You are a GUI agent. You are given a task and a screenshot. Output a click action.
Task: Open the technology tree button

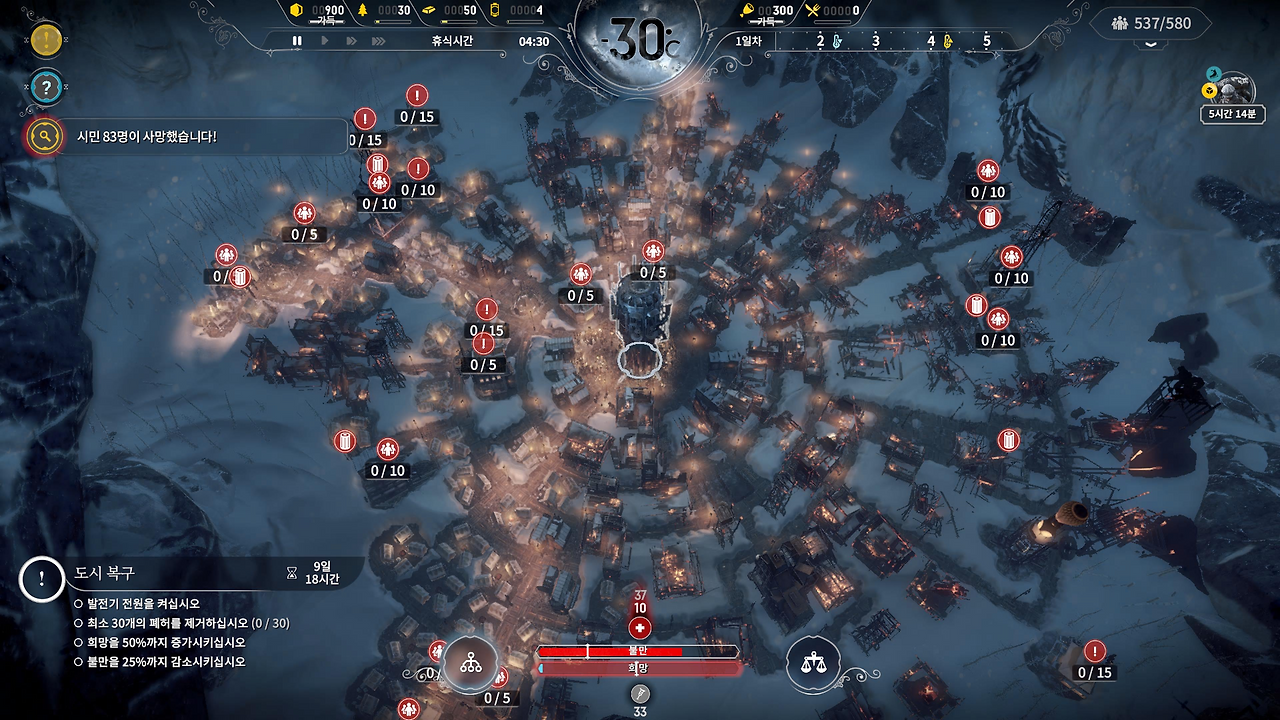pyautogui.click(x=470, y=662)
